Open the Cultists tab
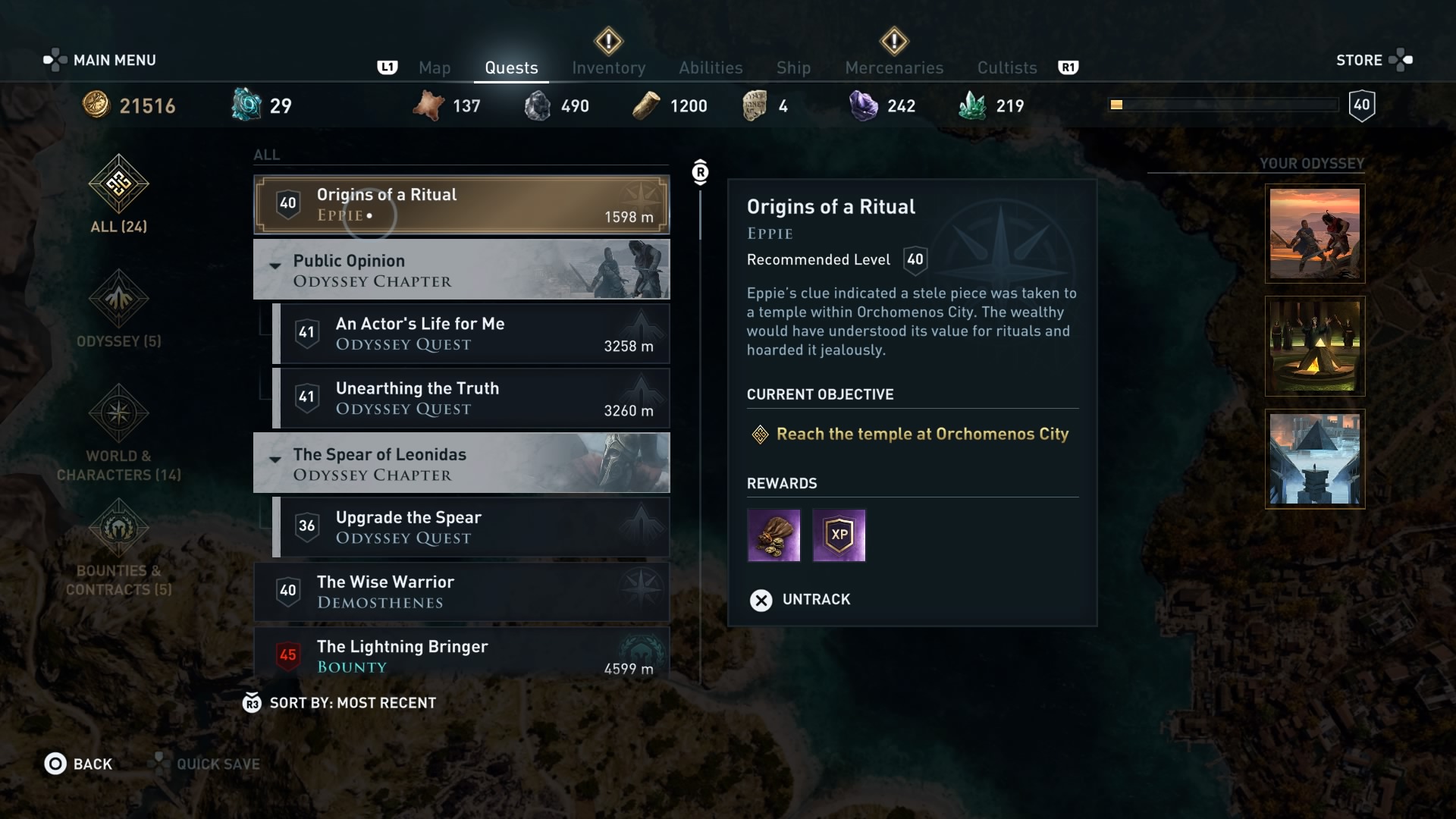The height and width of the screenshot is (819, 1456). tap(1006, 67)
